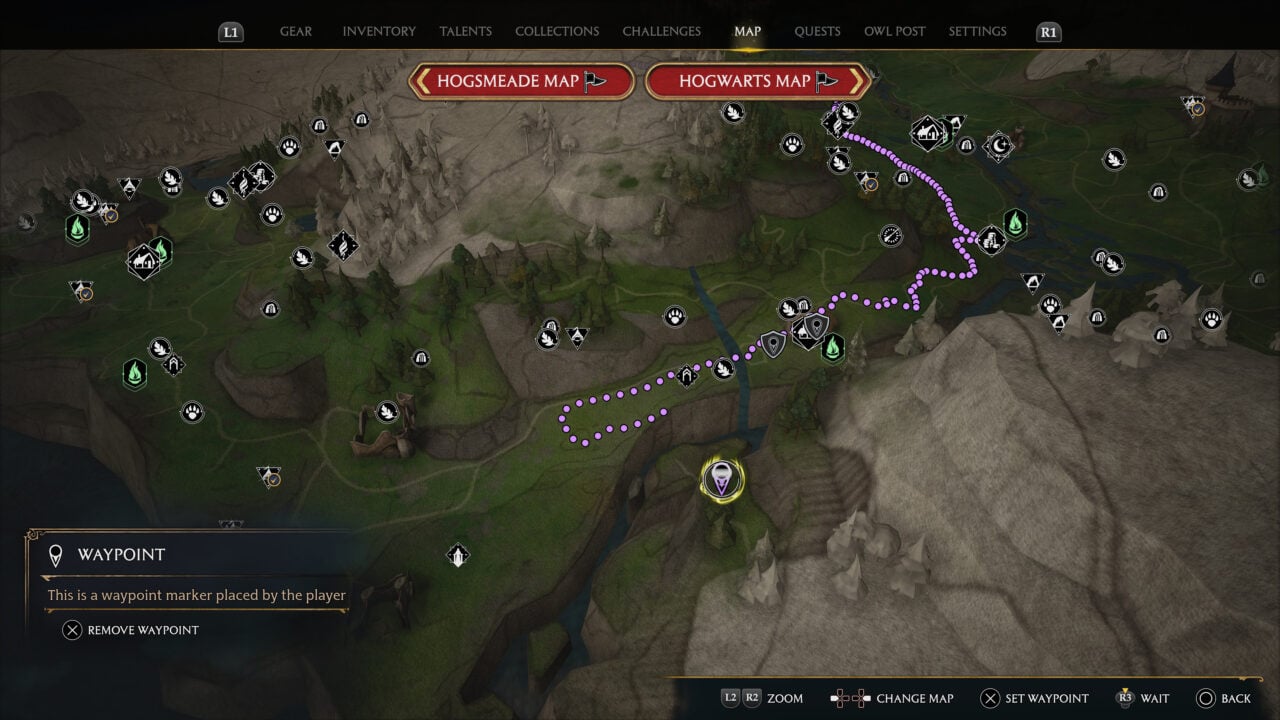The image size is (1280, 720).
Task: Switch to the Inventory tab
Action: point(379,31)
